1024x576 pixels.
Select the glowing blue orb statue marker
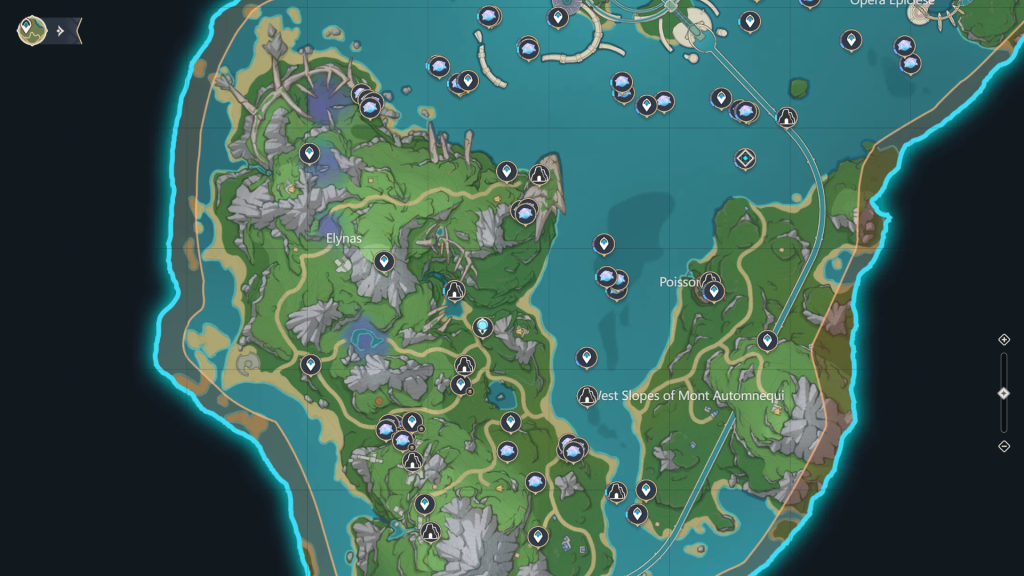pos(483,326)
